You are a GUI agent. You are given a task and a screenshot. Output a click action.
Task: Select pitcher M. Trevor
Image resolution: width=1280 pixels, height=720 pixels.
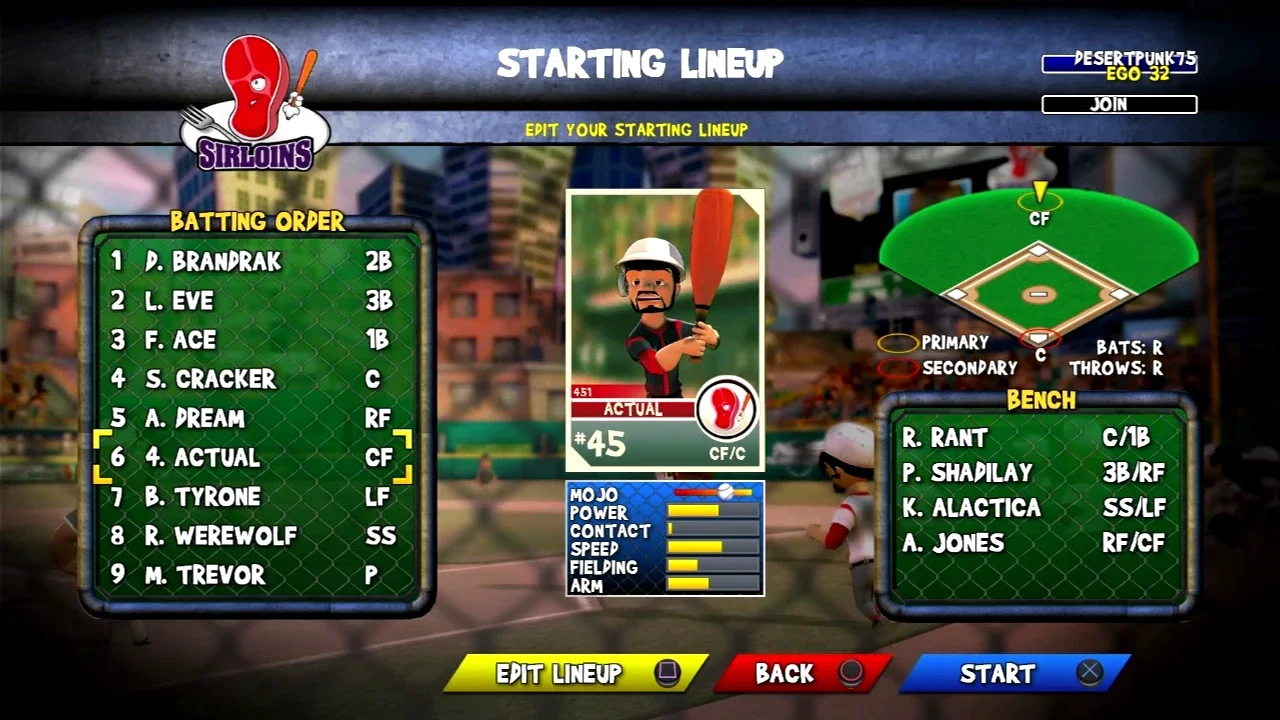coord(250,575)
